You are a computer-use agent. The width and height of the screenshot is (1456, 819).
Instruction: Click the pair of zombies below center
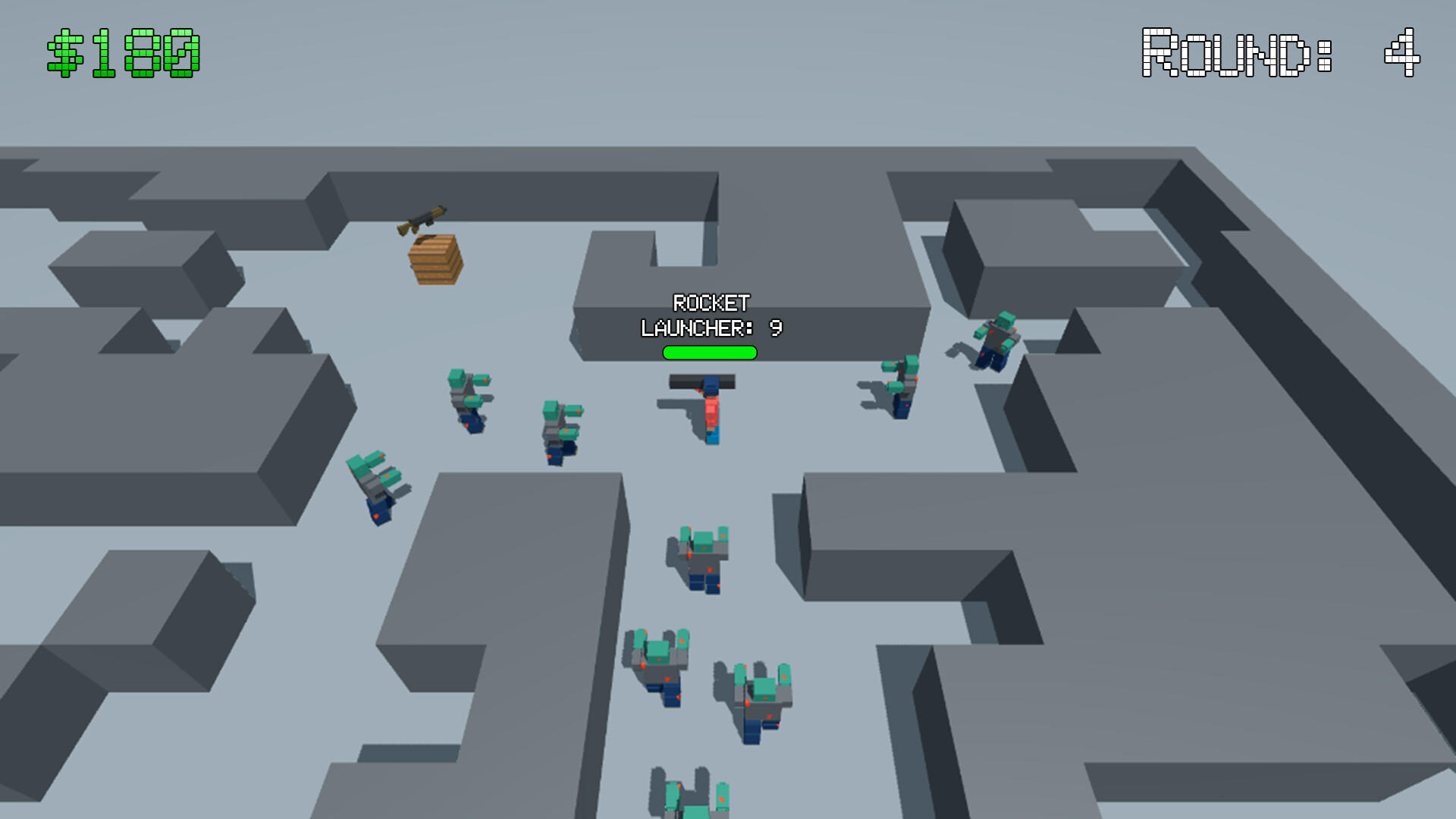pos(709,682)
